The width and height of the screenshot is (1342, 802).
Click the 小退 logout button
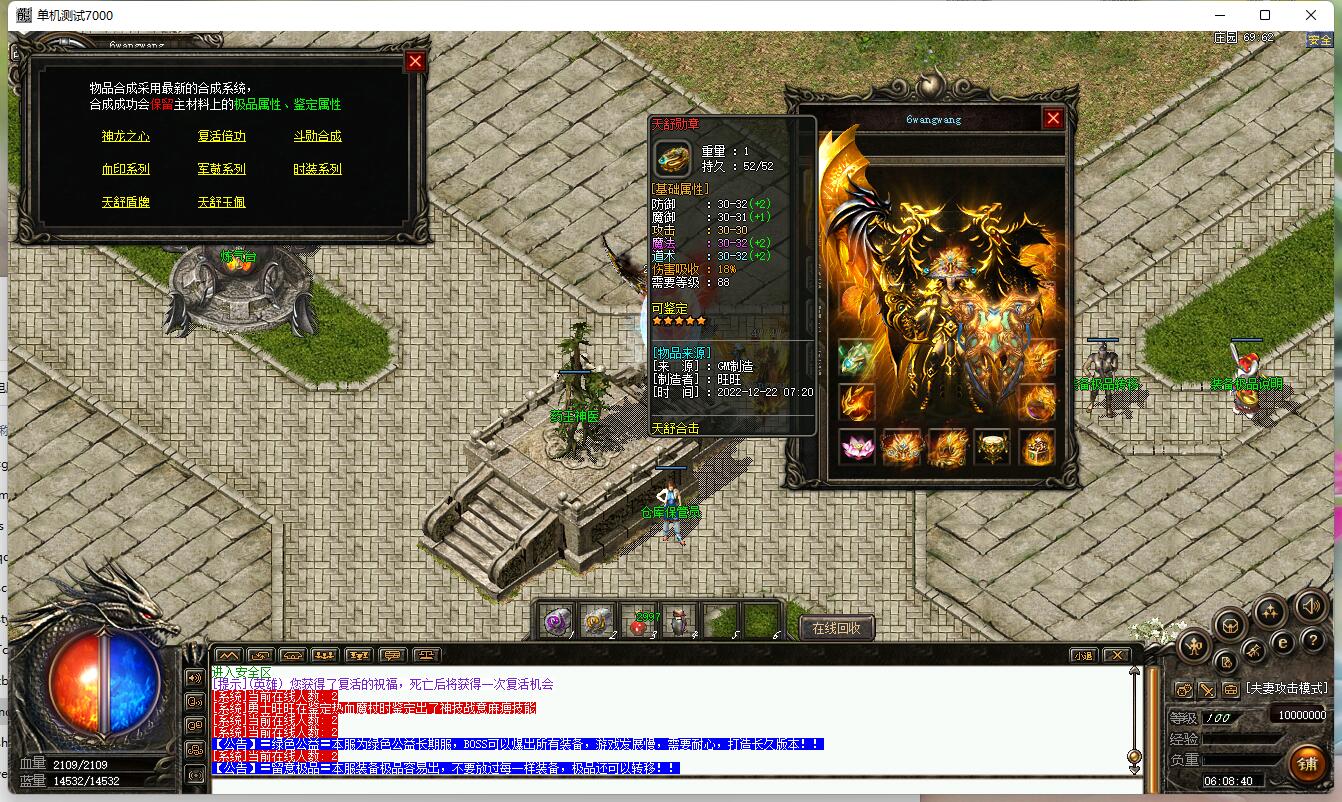1083,656
